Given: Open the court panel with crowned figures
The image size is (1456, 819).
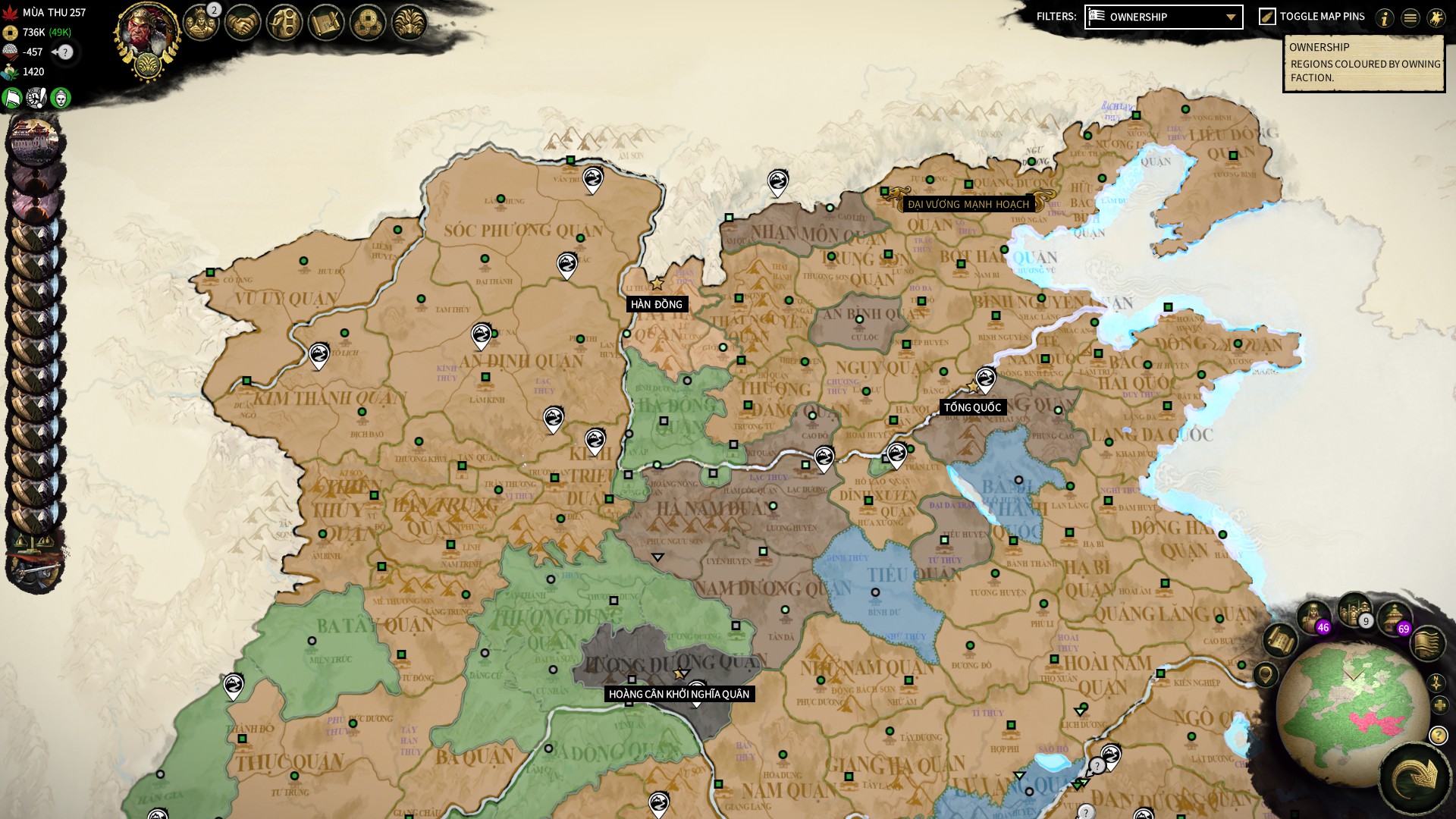Looking at the screenshot, I should (x=201, y=23).
